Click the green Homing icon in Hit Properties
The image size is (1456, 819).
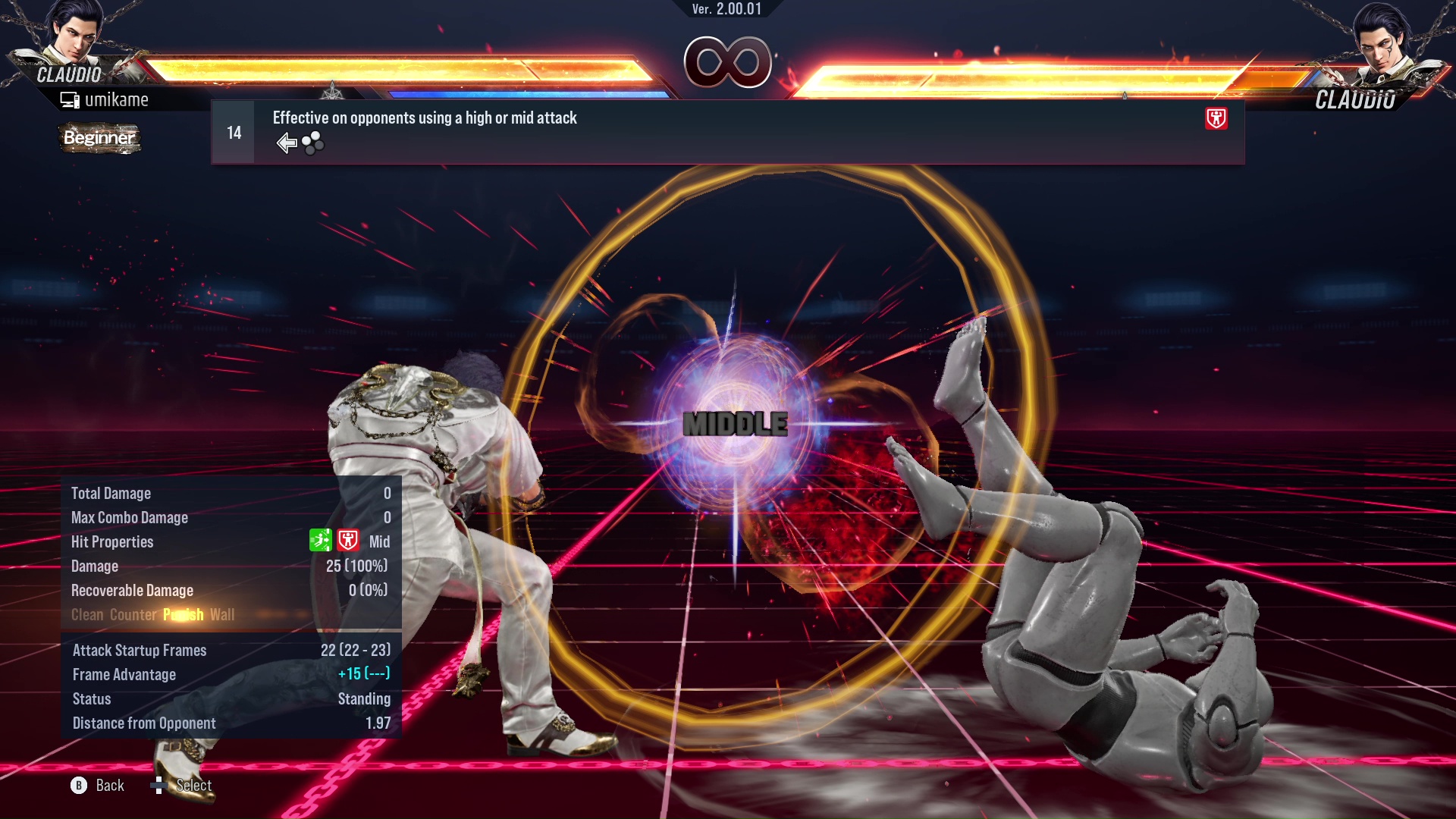[x=321, y=541]
